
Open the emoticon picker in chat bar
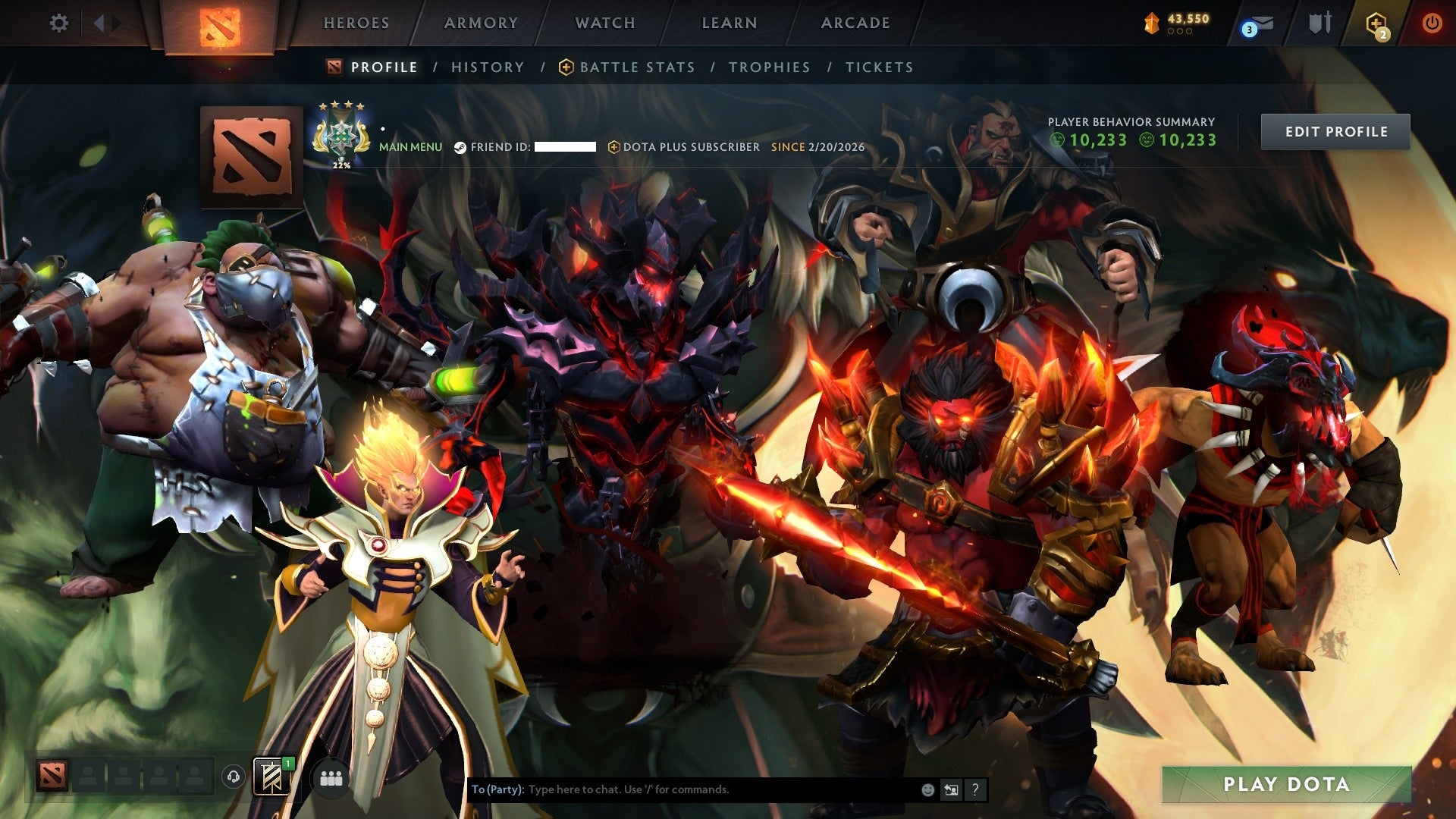tap(927, 789)
